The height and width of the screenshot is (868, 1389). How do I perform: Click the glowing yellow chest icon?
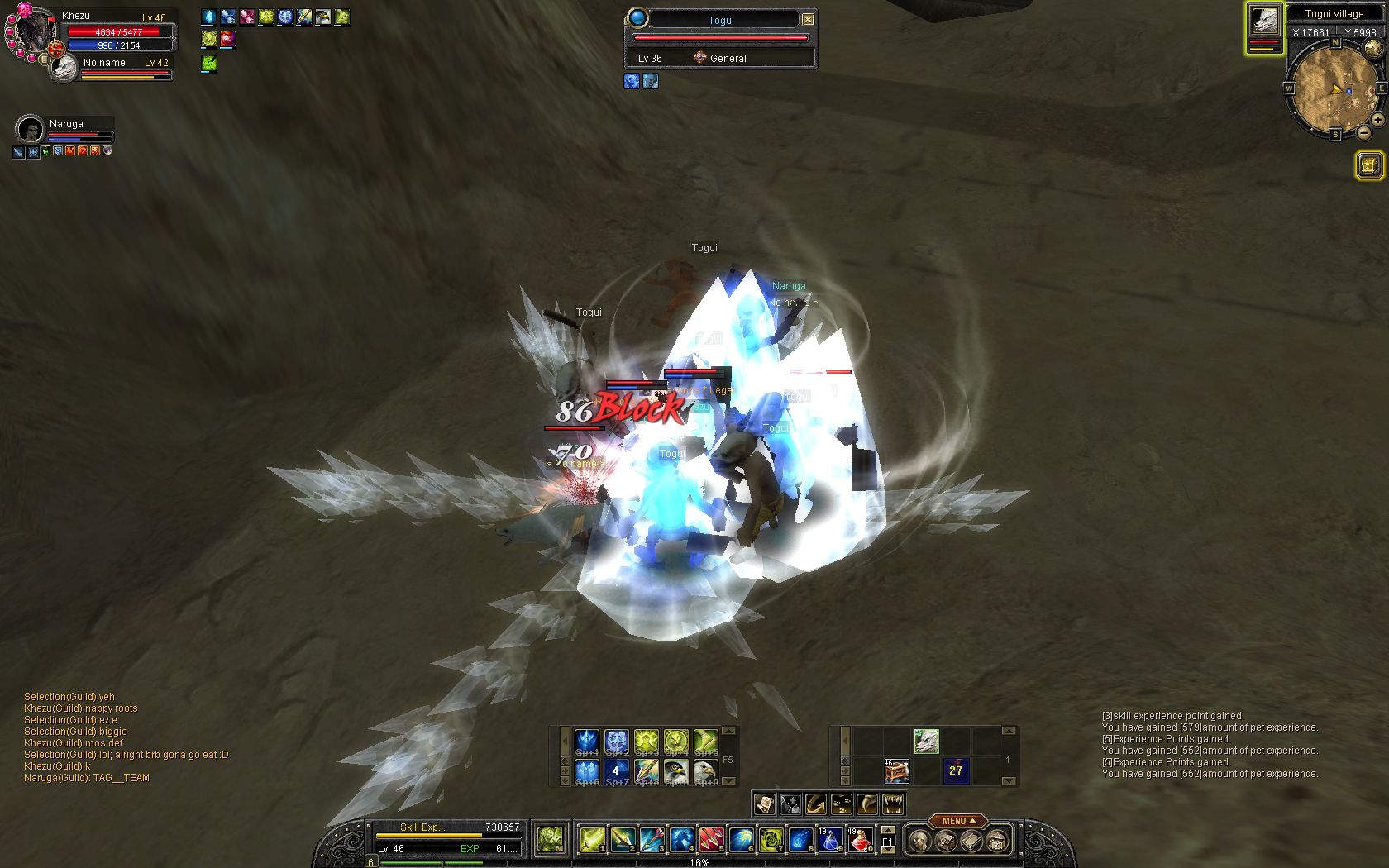pyautogui.click(x=1369, y=165)
